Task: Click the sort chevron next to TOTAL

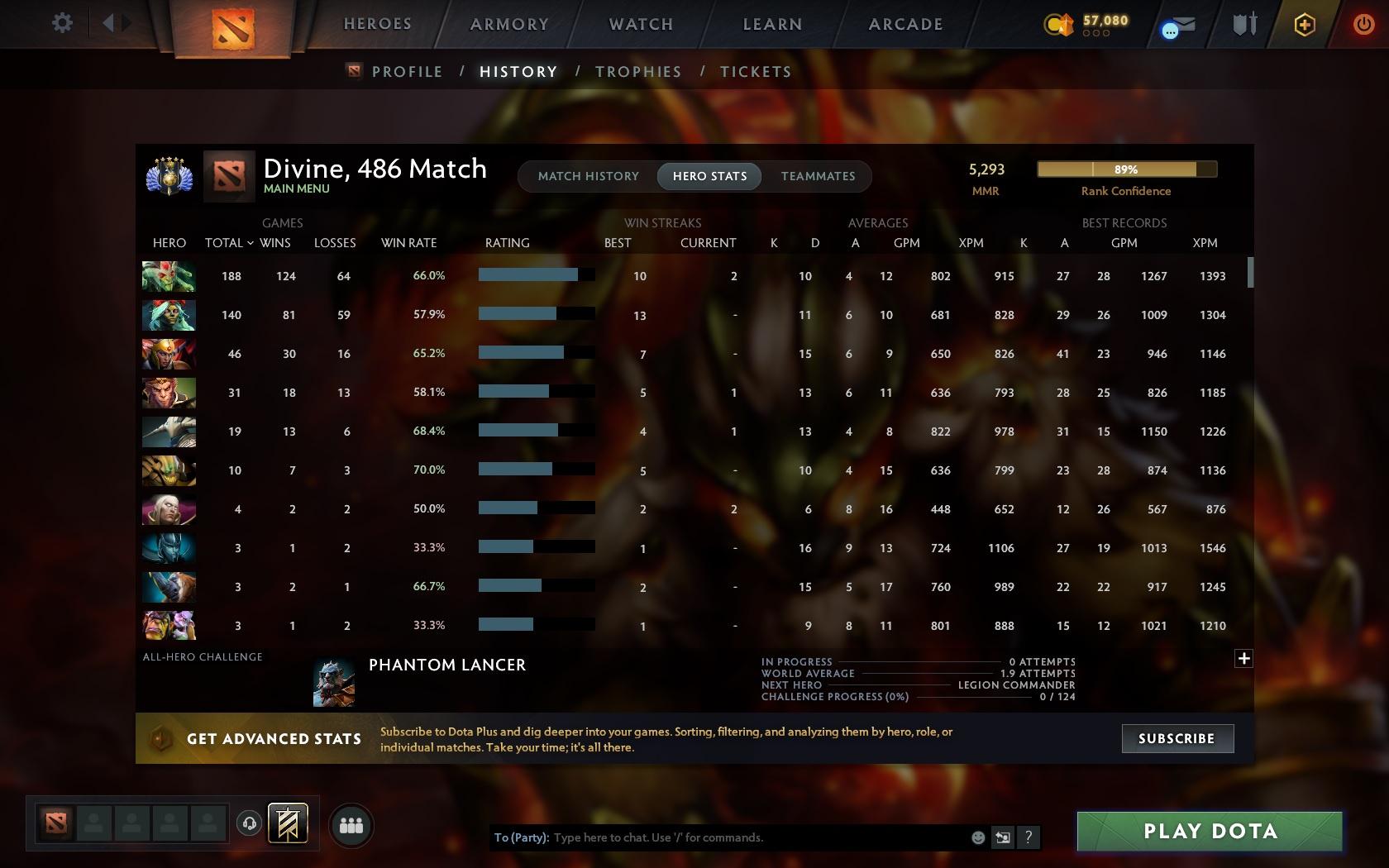Action: tap(249, 243)
